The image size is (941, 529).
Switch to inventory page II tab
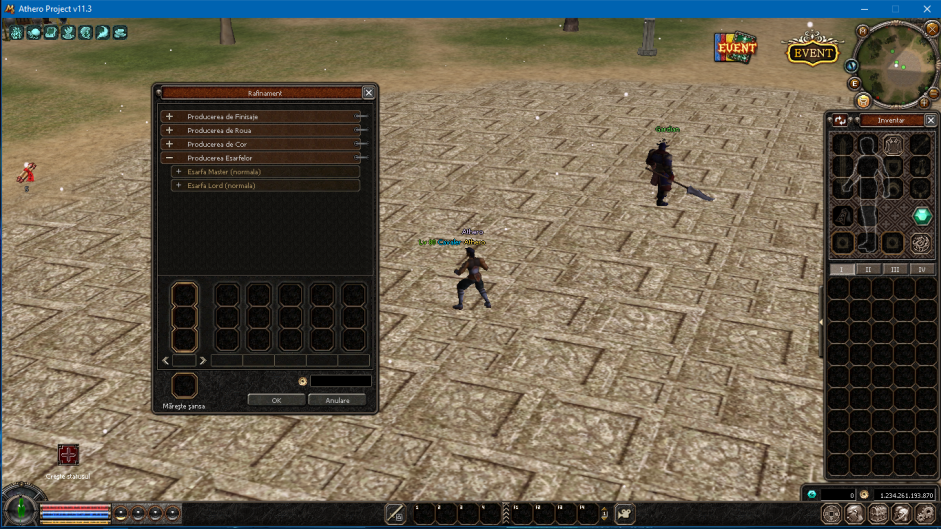coord(868,270)
